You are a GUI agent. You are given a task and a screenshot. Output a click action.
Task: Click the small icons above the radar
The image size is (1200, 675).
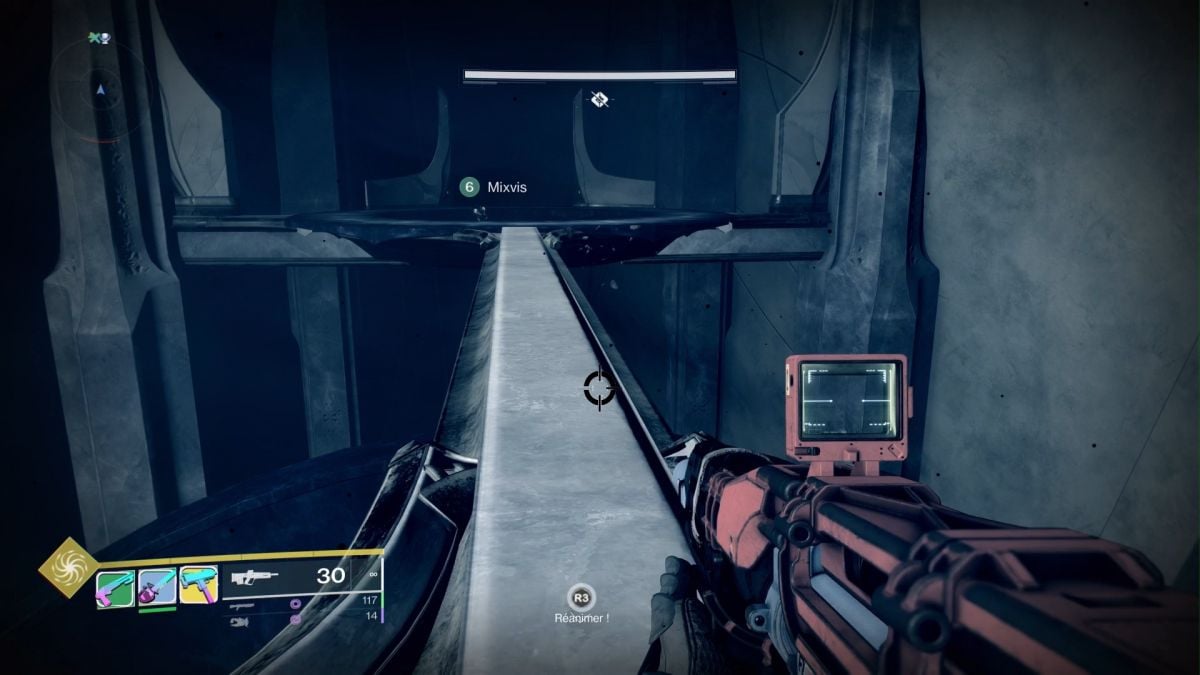coord(99,38)
